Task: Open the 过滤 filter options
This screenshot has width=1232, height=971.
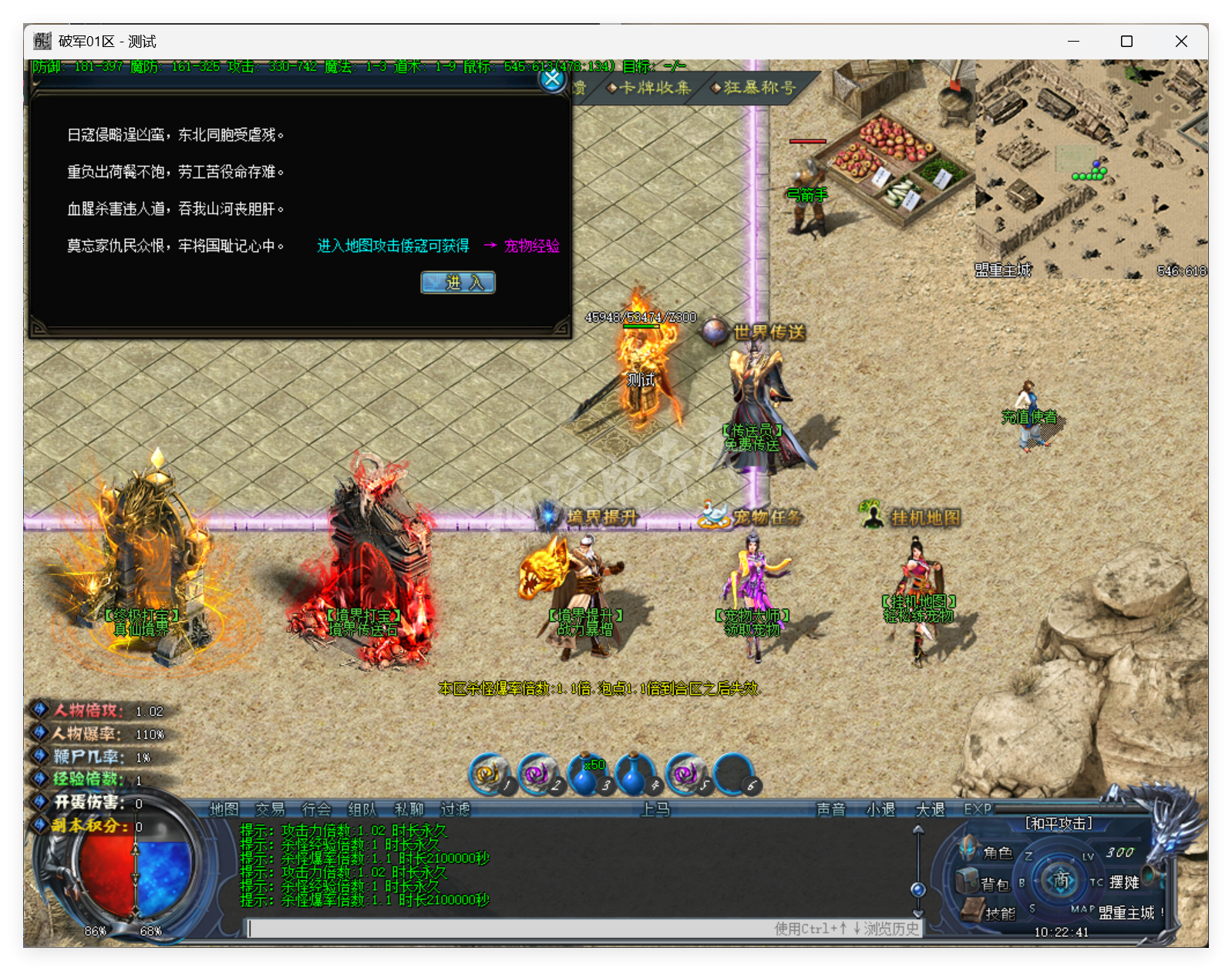Action: [x=453, y=810]
